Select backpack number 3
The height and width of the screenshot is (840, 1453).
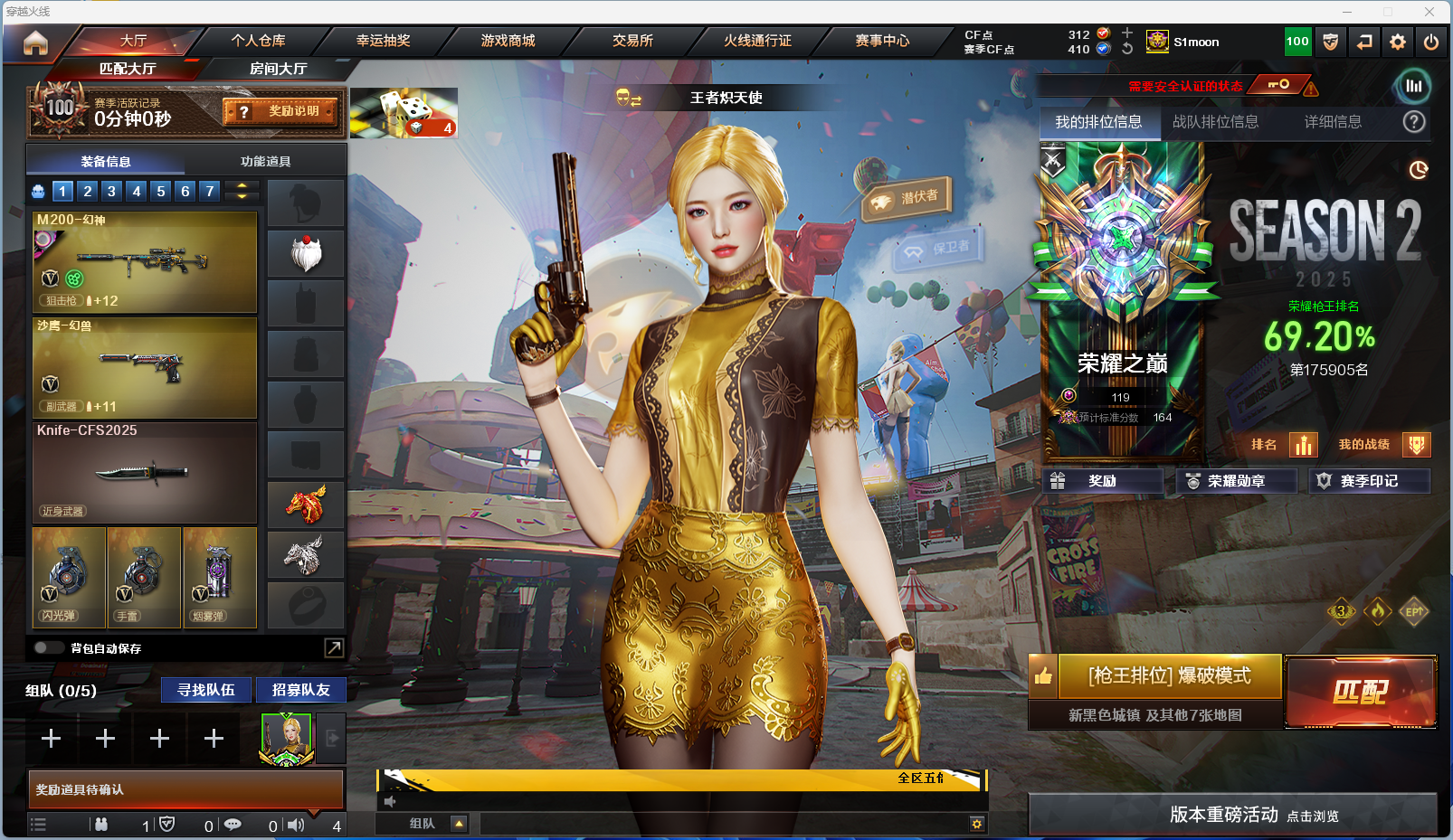(111, 191)
